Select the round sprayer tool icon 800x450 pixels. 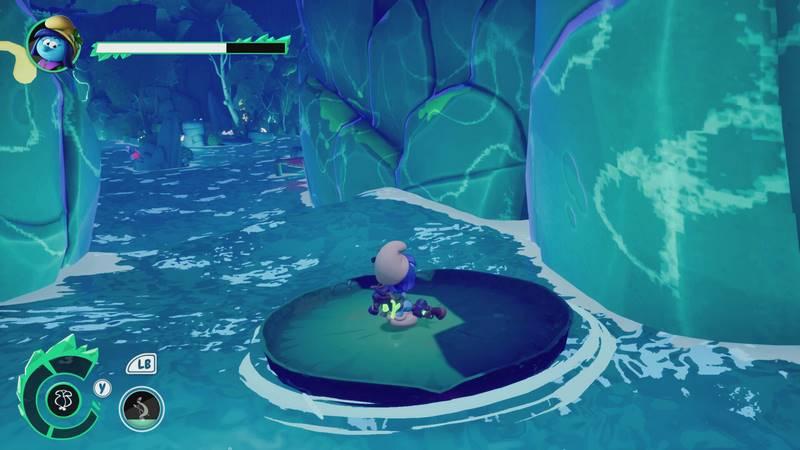click(x=141, y=407)
